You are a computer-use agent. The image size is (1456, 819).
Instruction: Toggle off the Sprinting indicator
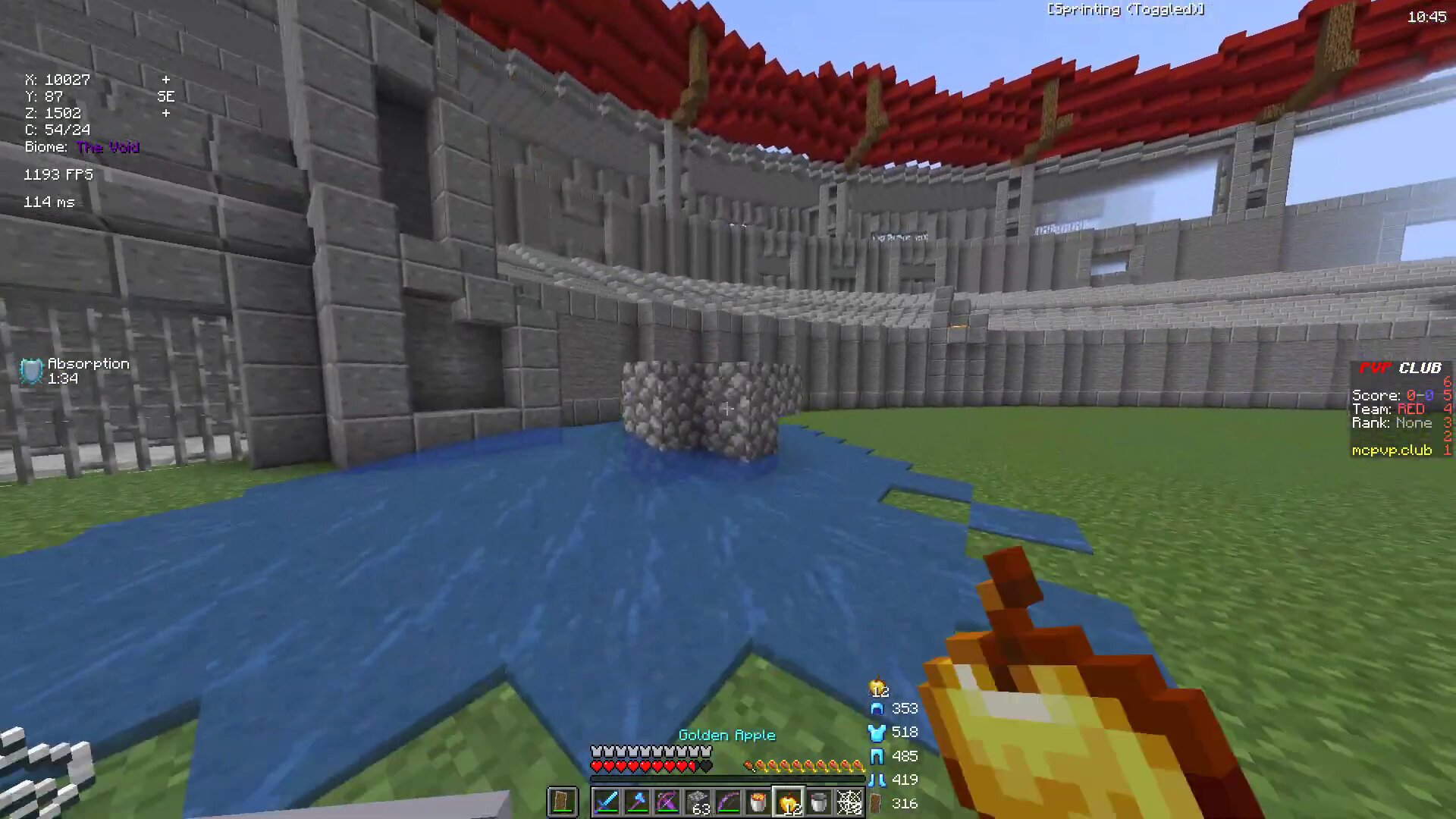[1125, 10]
